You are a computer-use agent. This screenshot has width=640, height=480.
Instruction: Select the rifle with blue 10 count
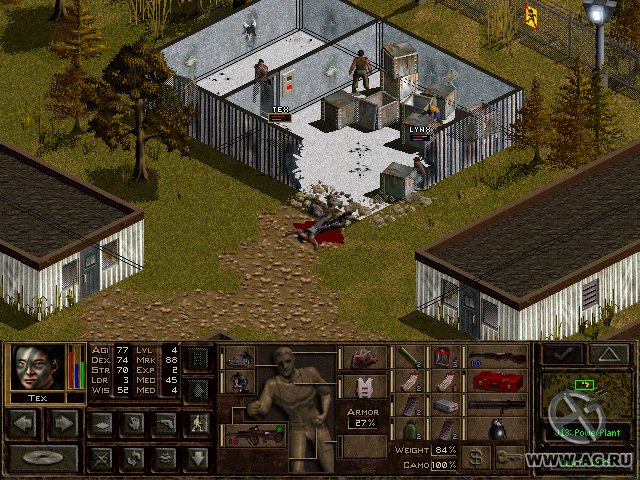pyautogui.click(x=497, y=357)
